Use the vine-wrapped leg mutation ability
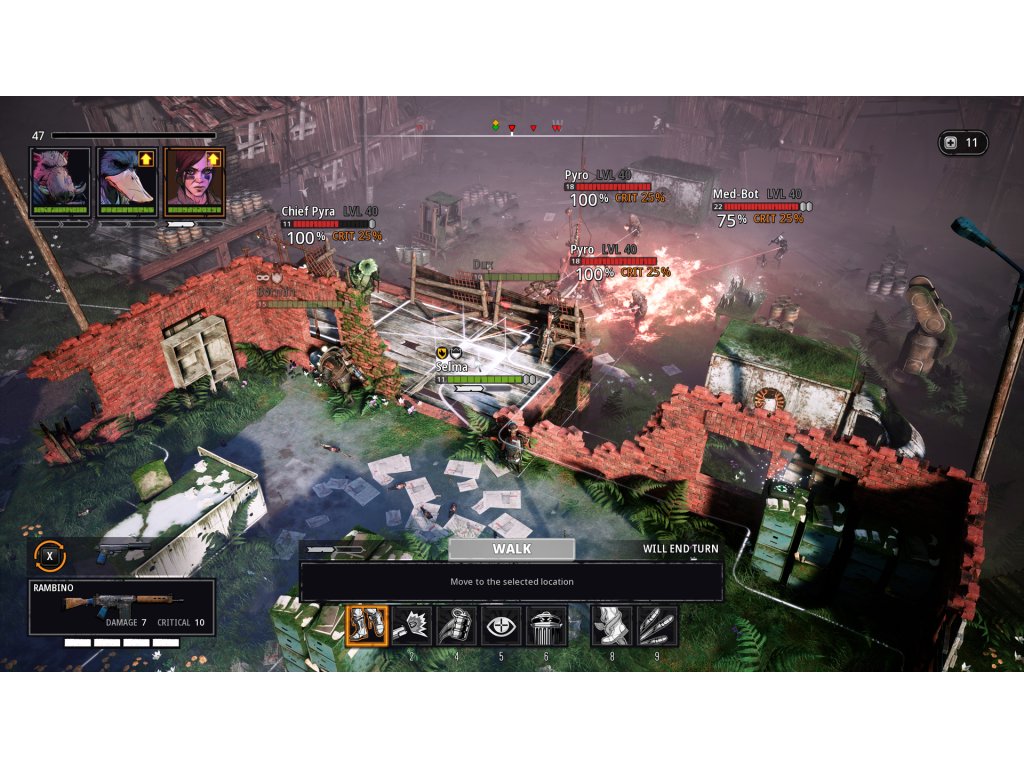This screenshot has width=1024, height=768. 612,626
